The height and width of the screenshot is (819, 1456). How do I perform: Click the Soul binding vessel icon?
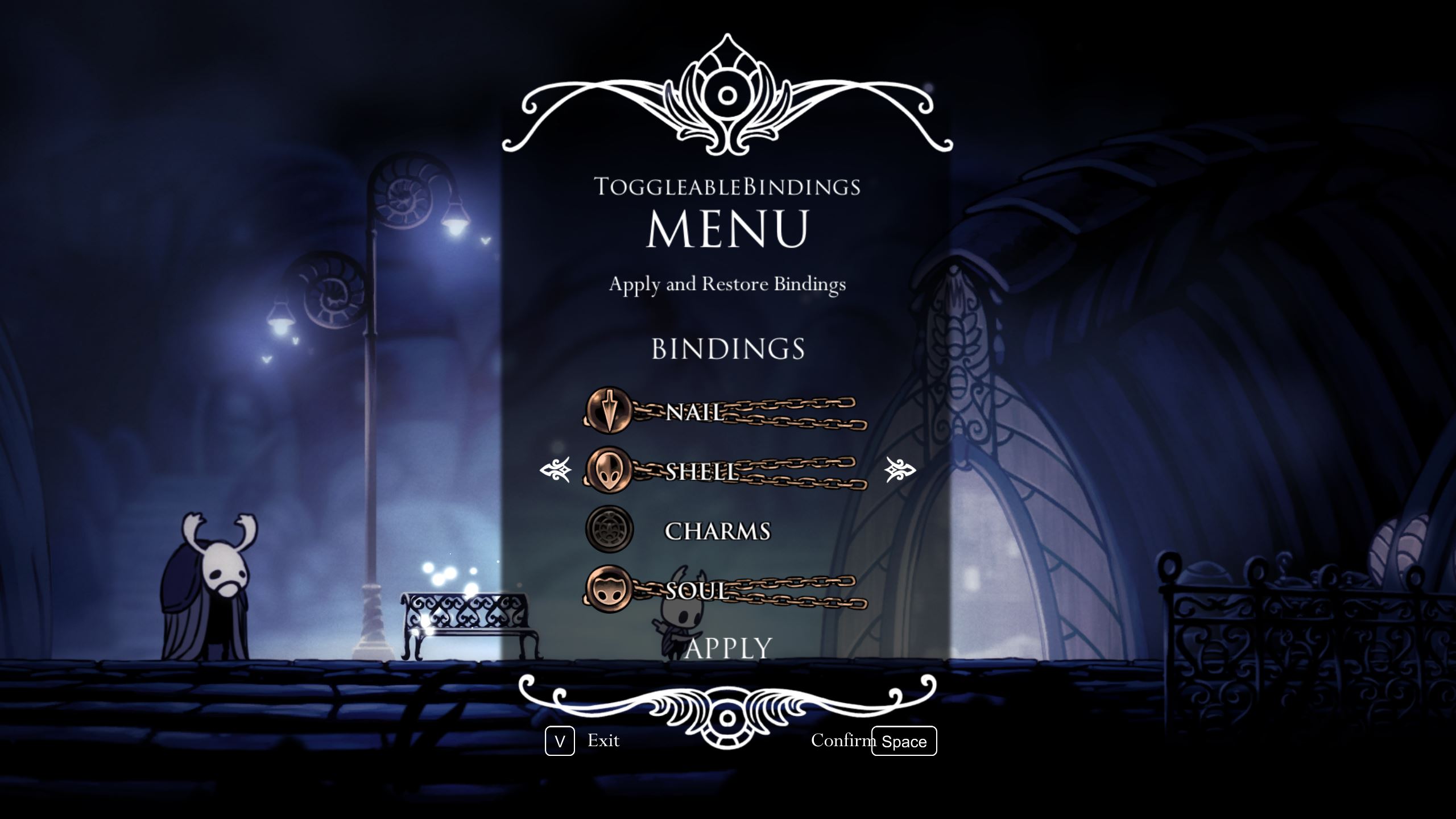point(607,590)
